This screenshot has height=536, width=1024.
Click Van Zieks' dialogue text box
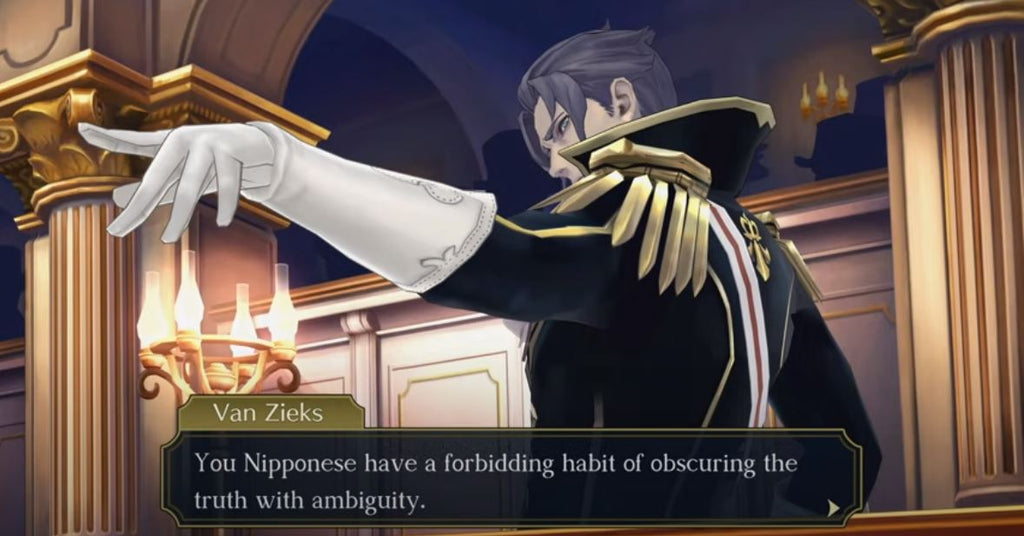510,478
